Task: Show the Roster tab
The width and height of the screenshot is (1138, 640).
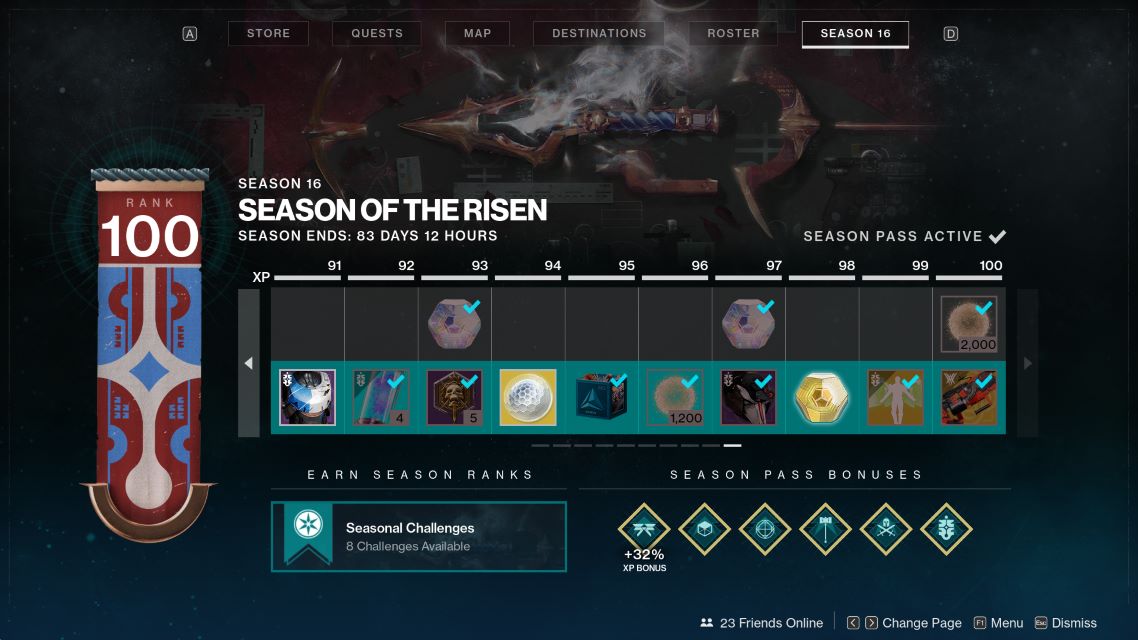Action: coord(733,33)
